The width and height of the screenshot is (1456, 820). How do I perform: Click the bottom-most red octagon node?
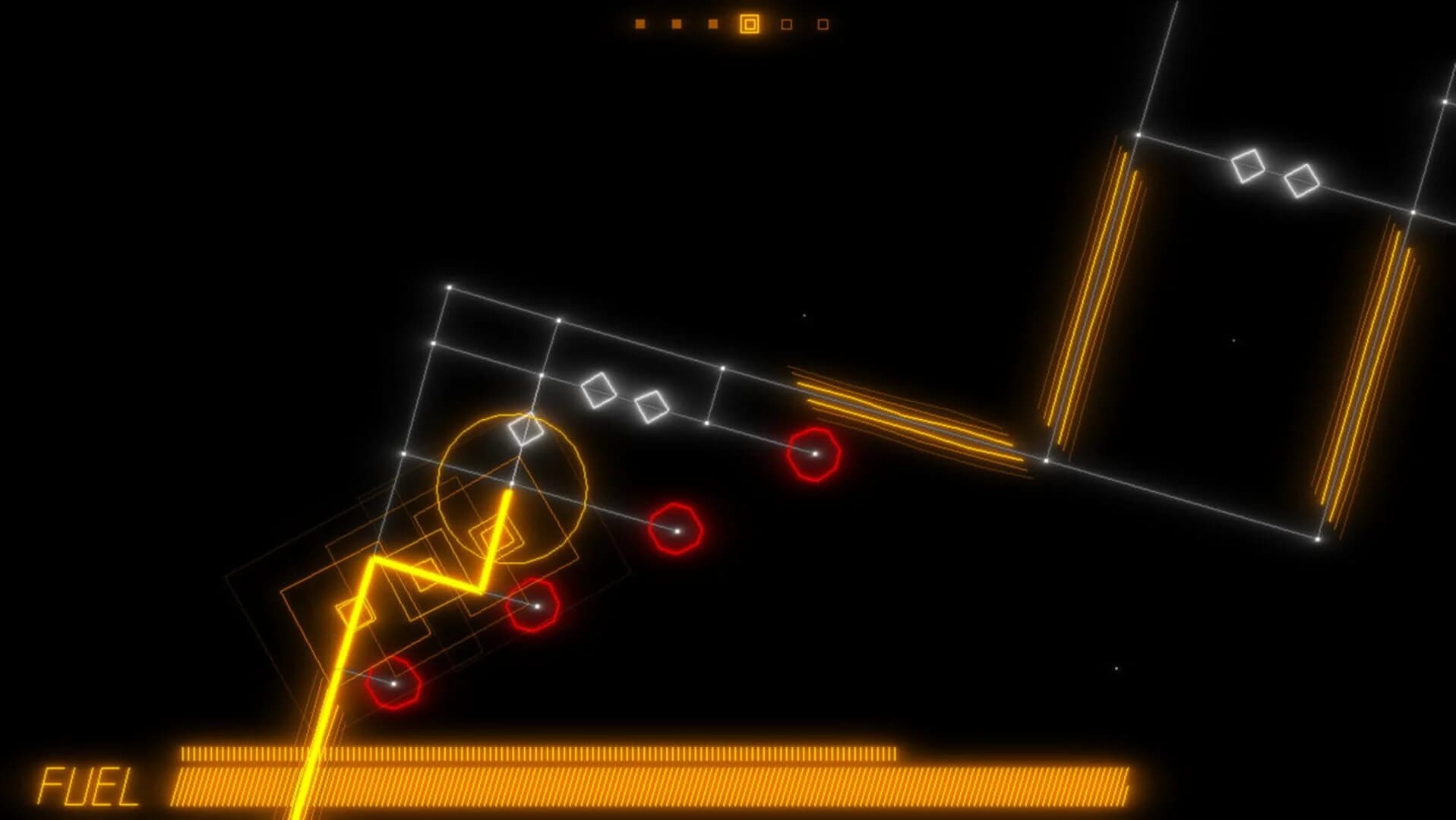[x=394, y=683]
